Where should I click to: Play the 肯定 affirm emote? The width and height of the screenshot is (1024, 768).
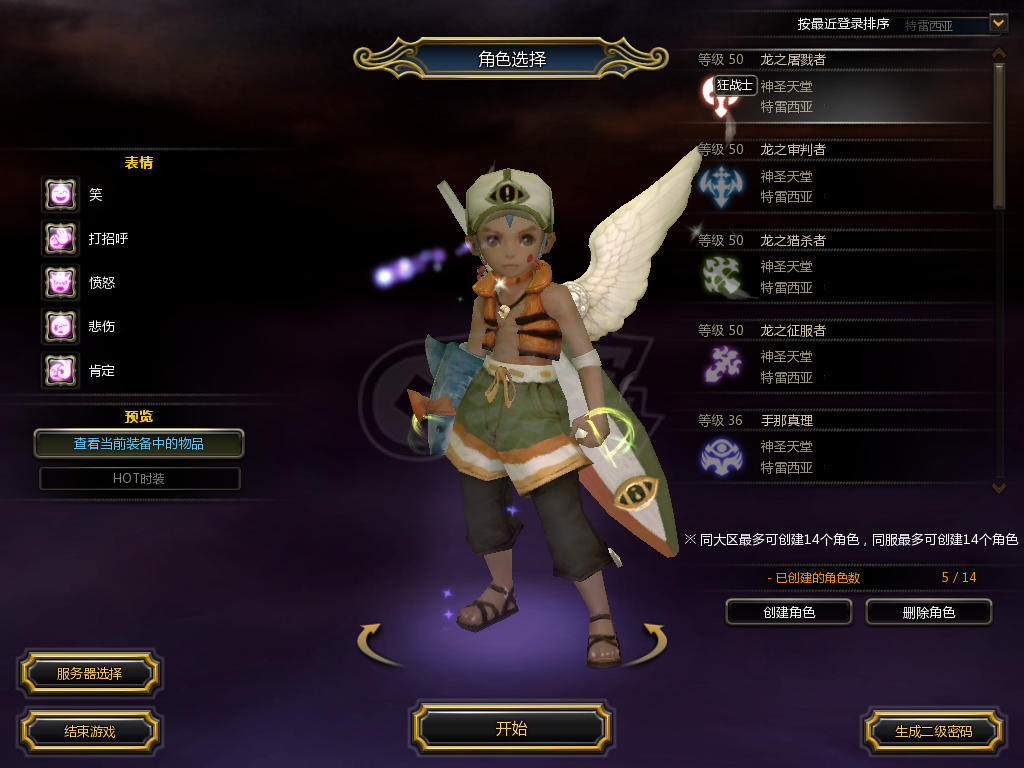(60, 370)
